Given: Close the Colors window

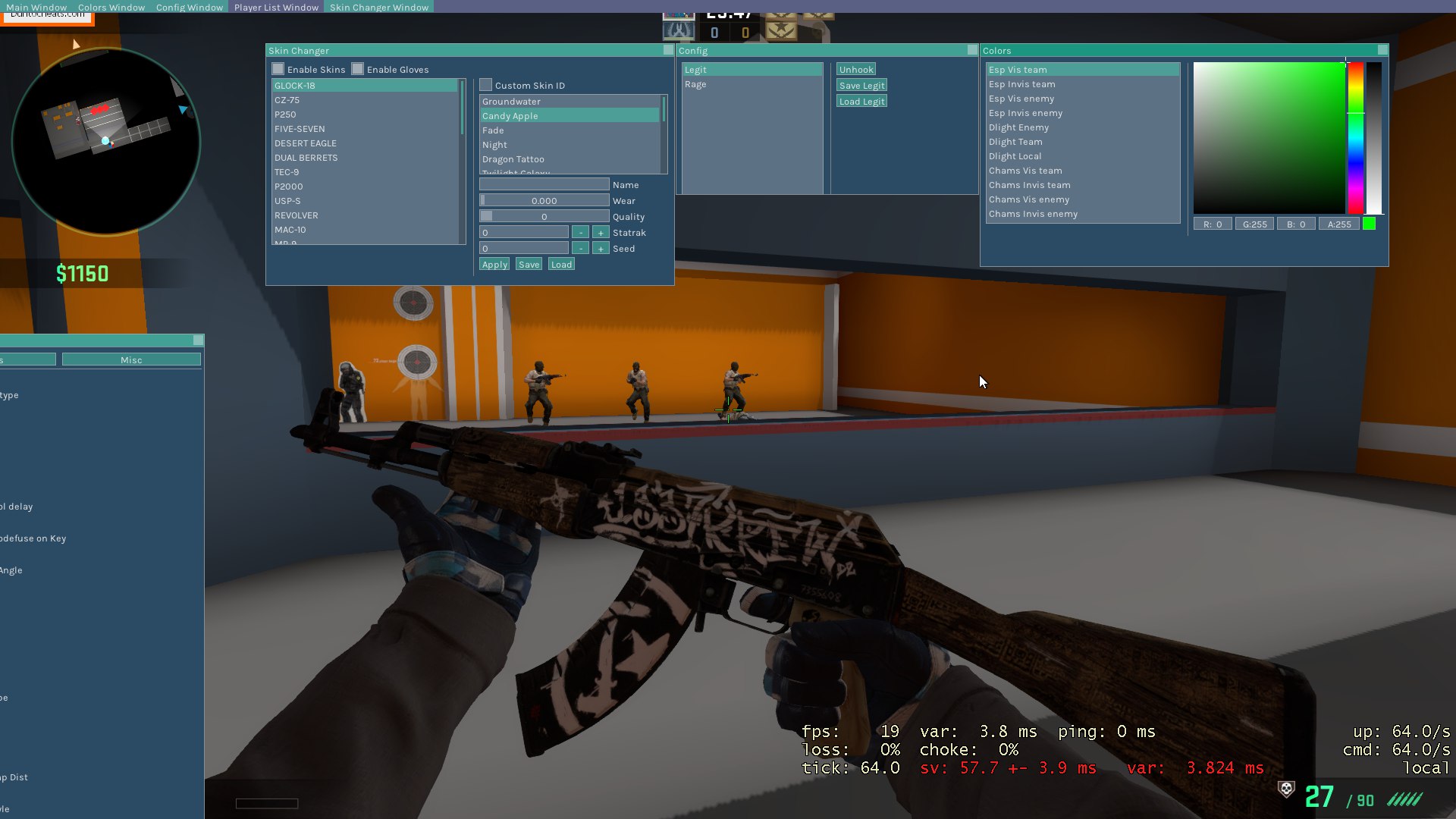Looking at the screenshot, I should [x=1382, y=50].
